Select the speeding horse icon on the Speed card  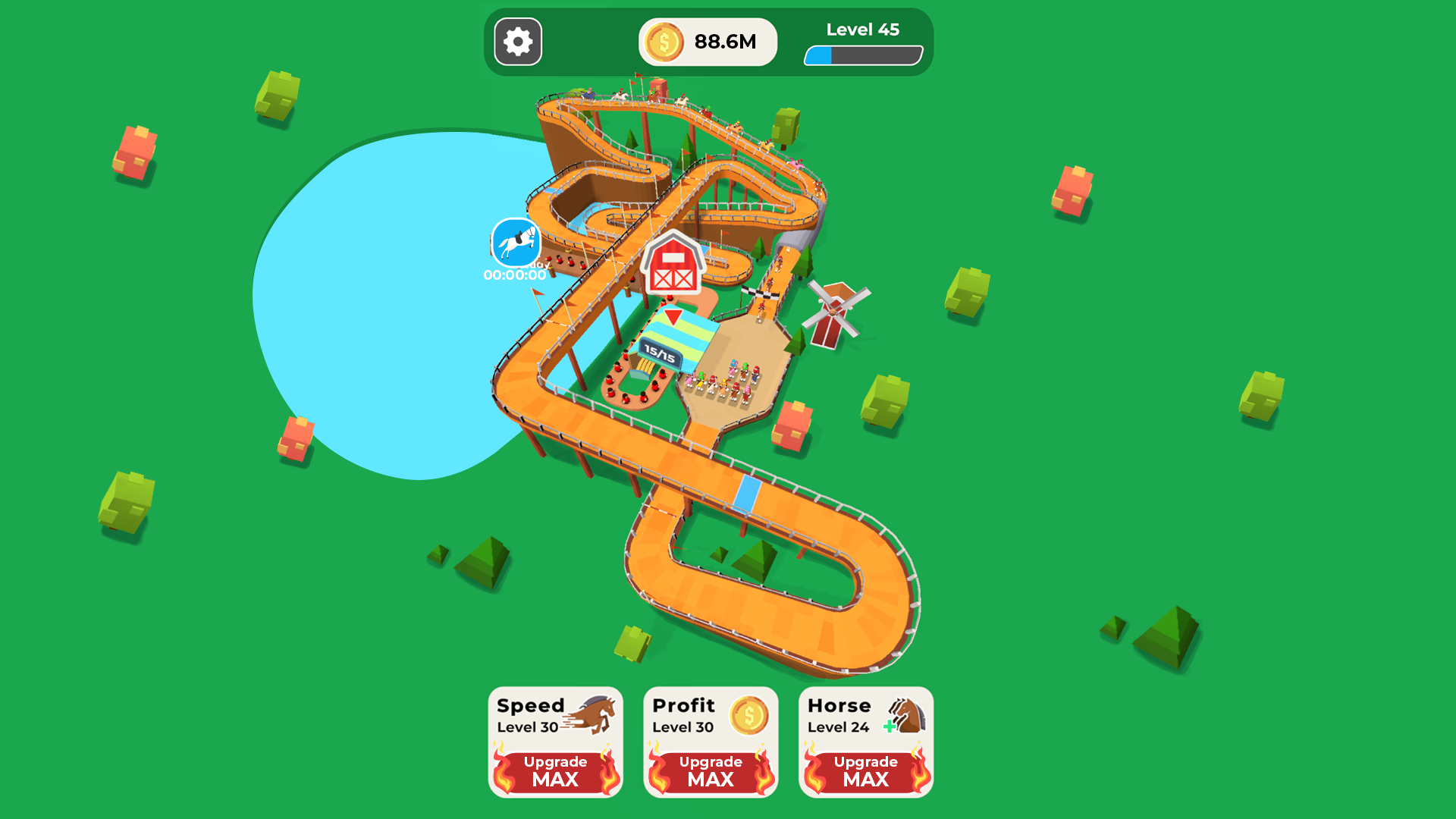click(591, 713)
